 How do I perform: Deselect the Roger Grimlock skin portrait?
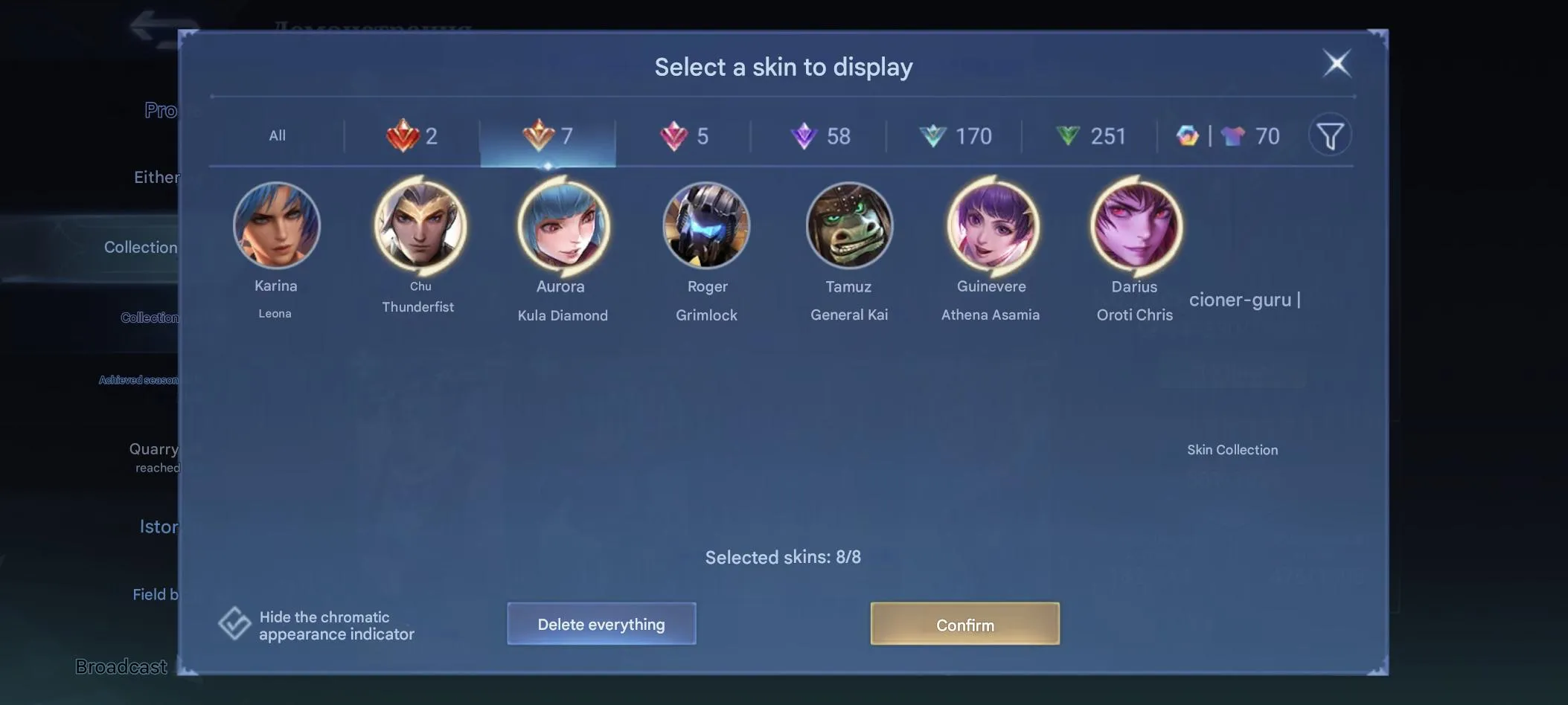click(x=707, y=225)
